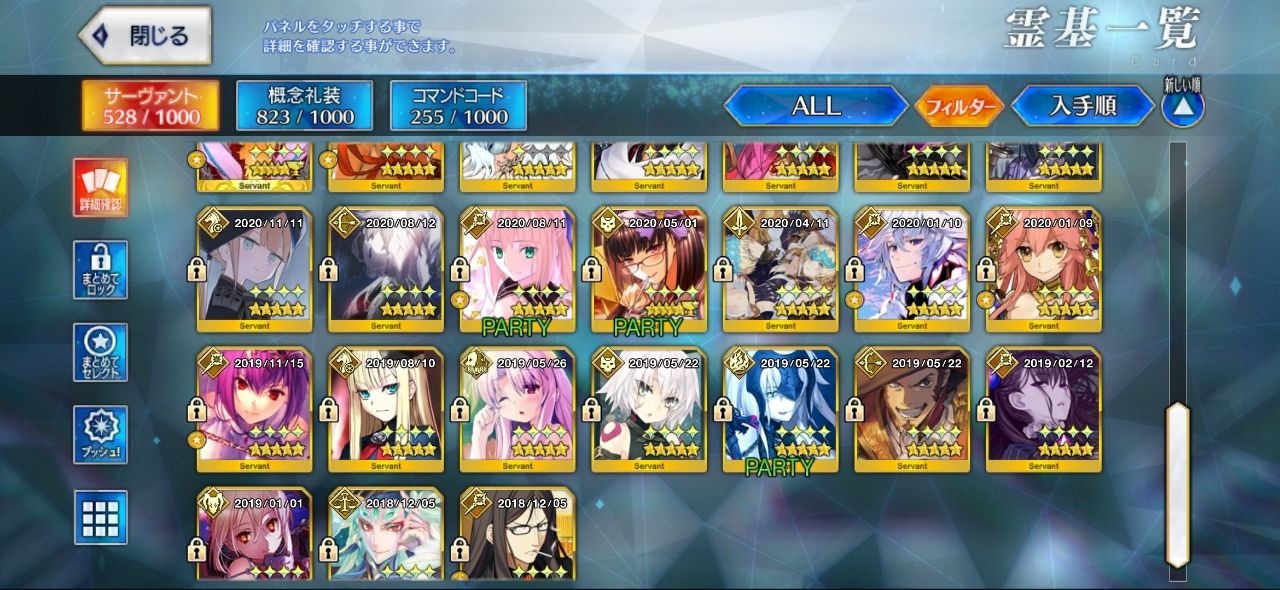Select the ALL class filter button

[815, 106]
